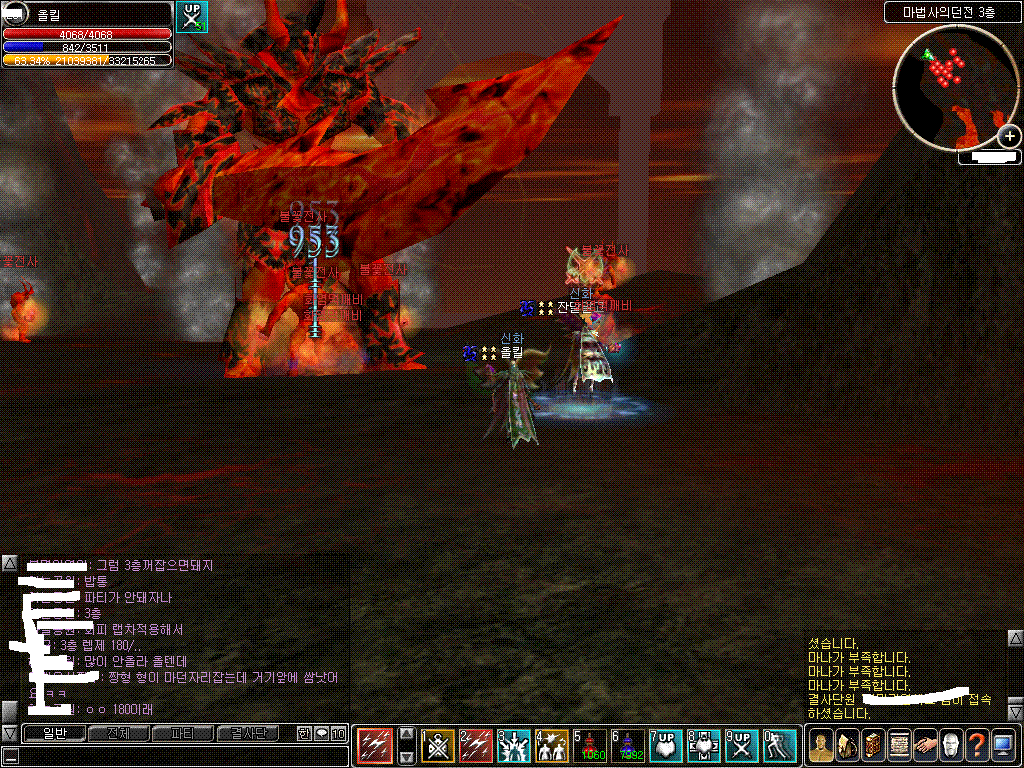Open the monitor system options icon
The height and width of the screenshot is (768, 1024).
1002,745
